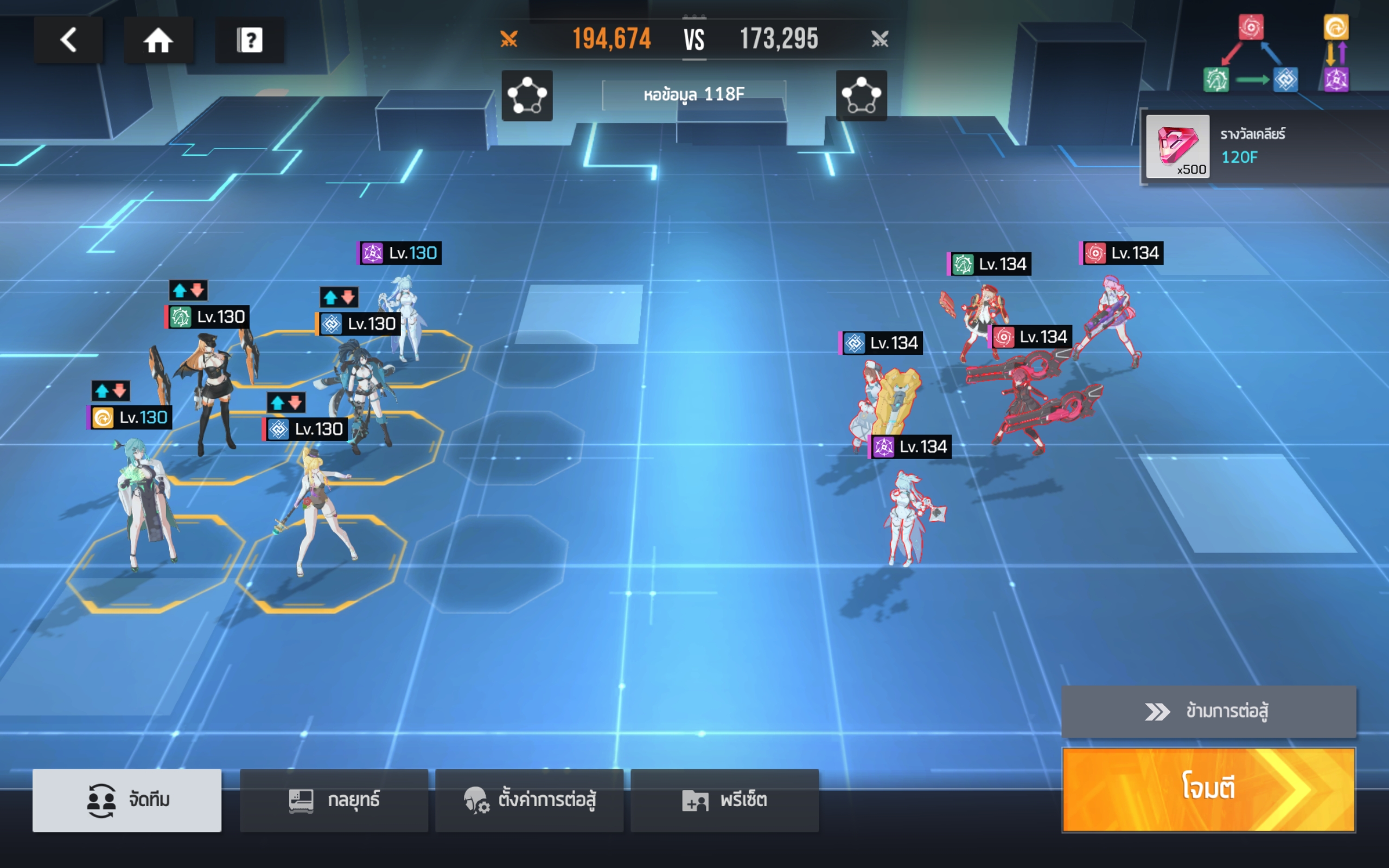Start the attack with the orange button
Screen dimensions: 1389x868
(1208, 789)
